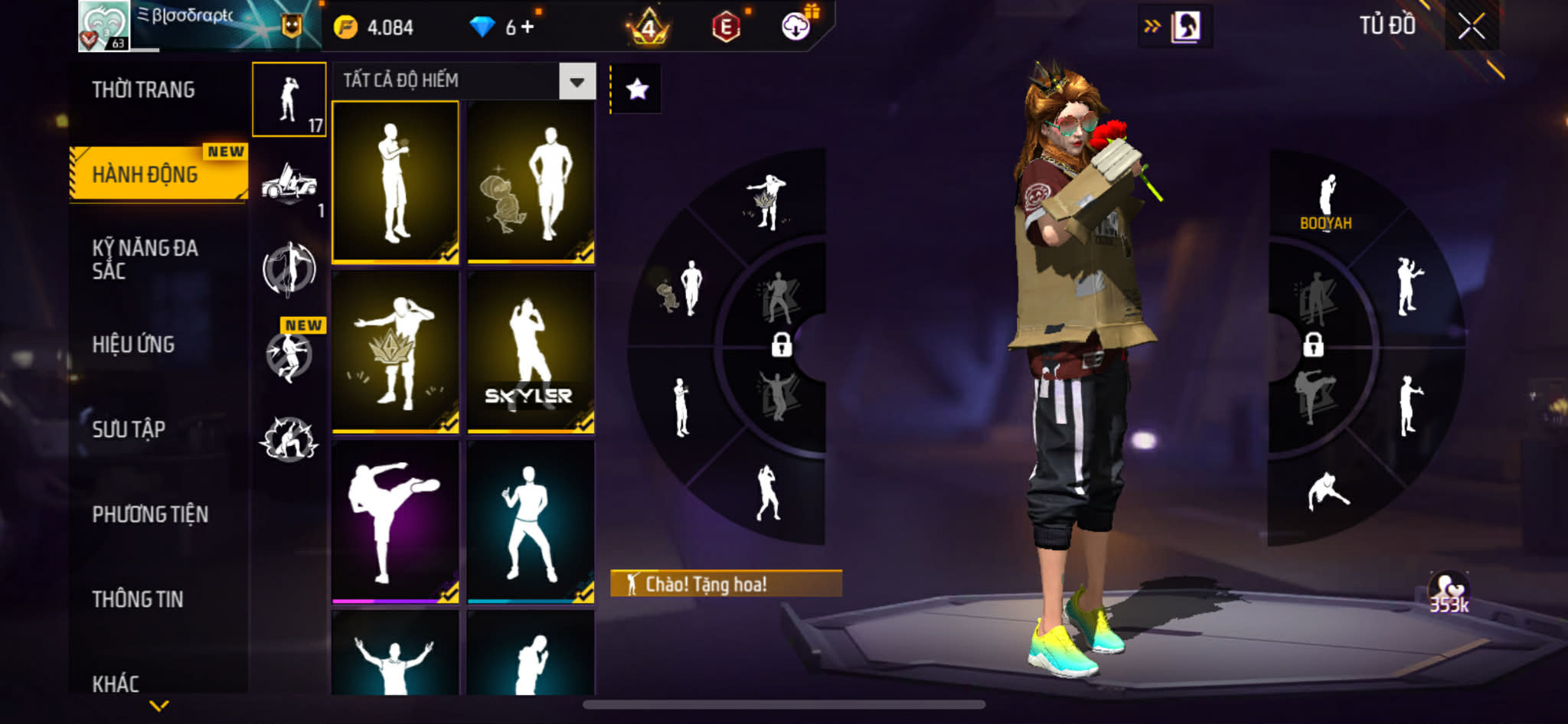
Task: Show the Phương Tiện category
Action: coord(150,514)
